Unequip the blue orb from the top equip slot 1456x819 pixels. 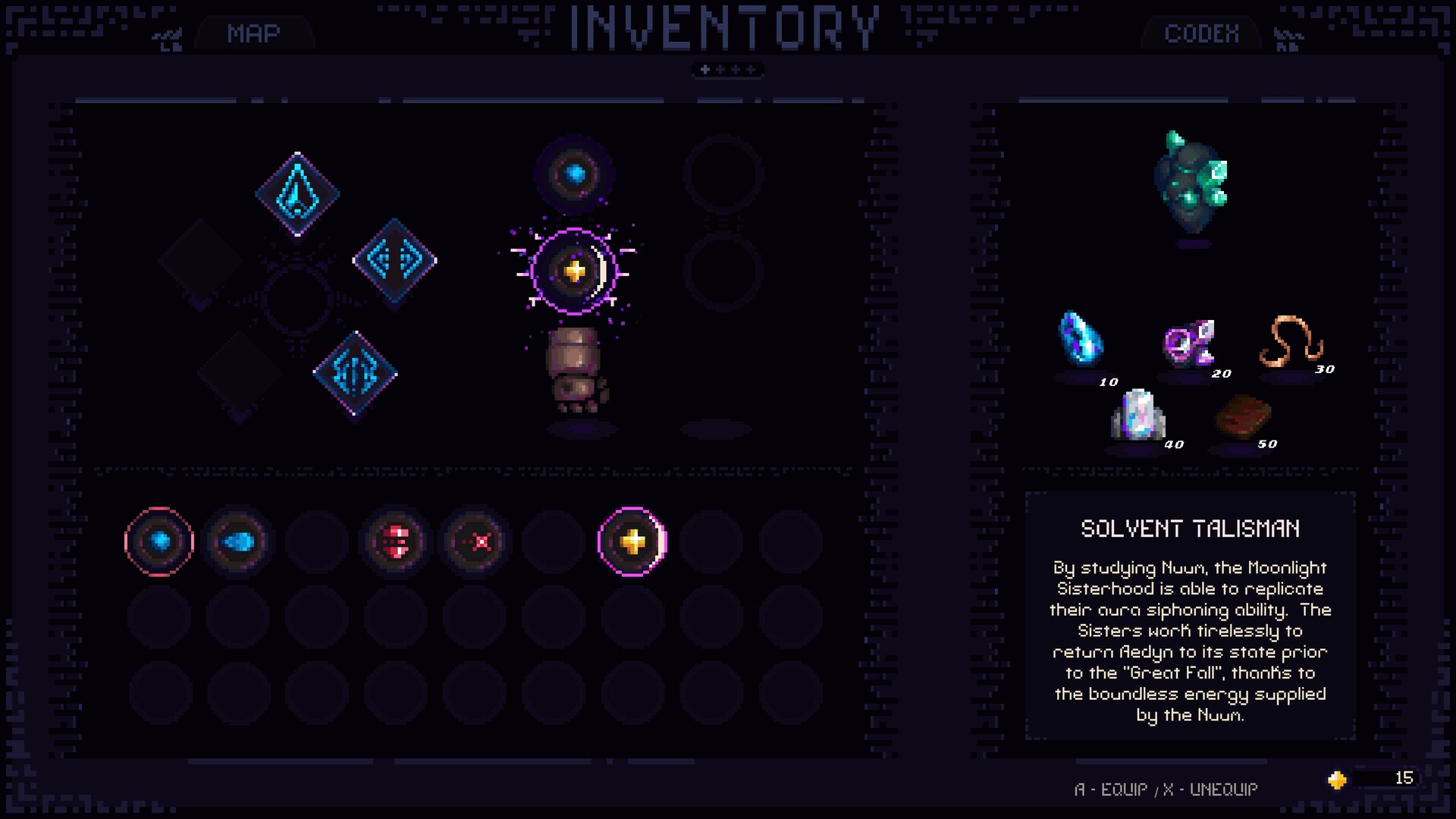point(574,173)
